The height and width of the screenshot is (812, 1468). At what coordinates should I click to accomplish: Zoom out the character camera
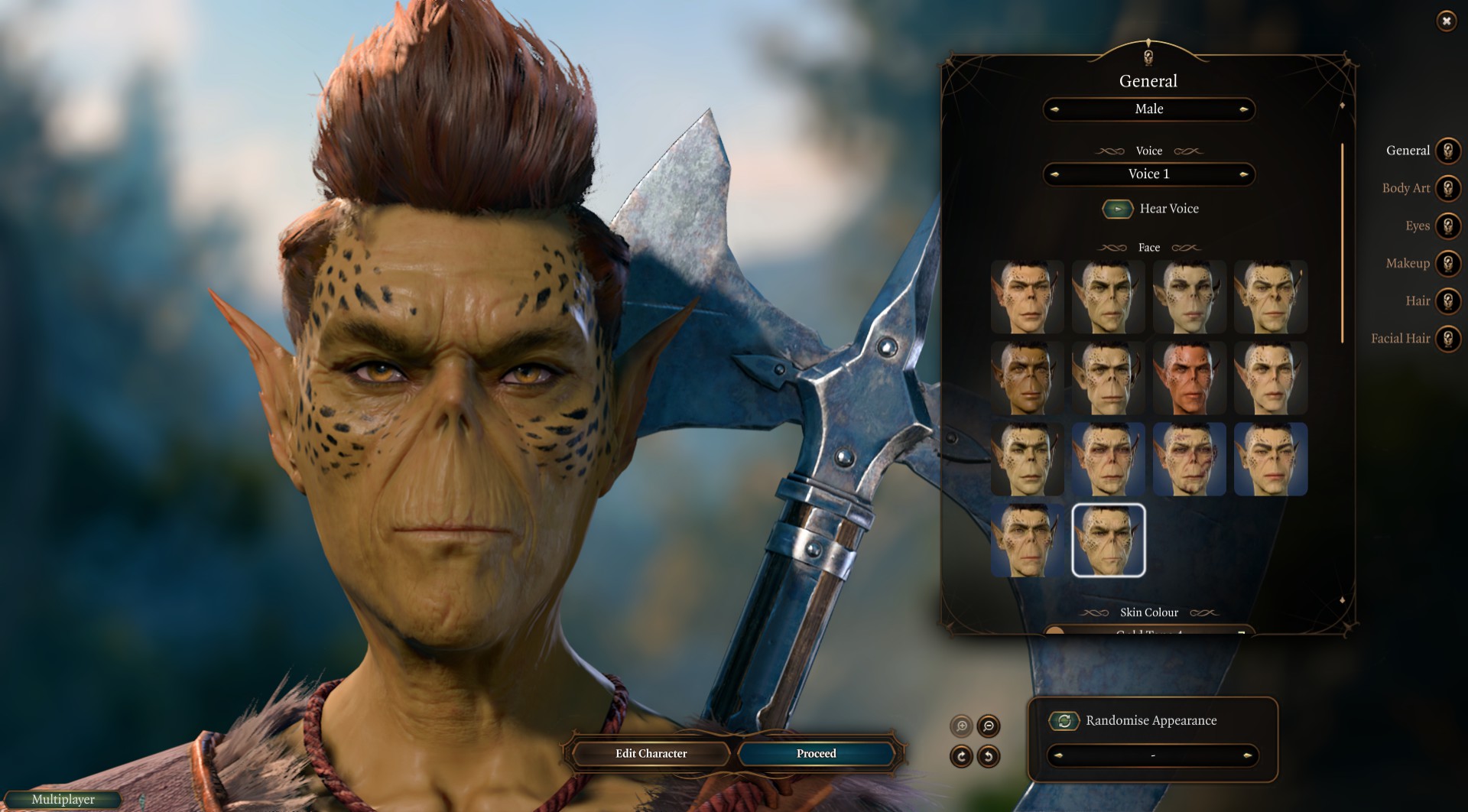pos(989,726)
